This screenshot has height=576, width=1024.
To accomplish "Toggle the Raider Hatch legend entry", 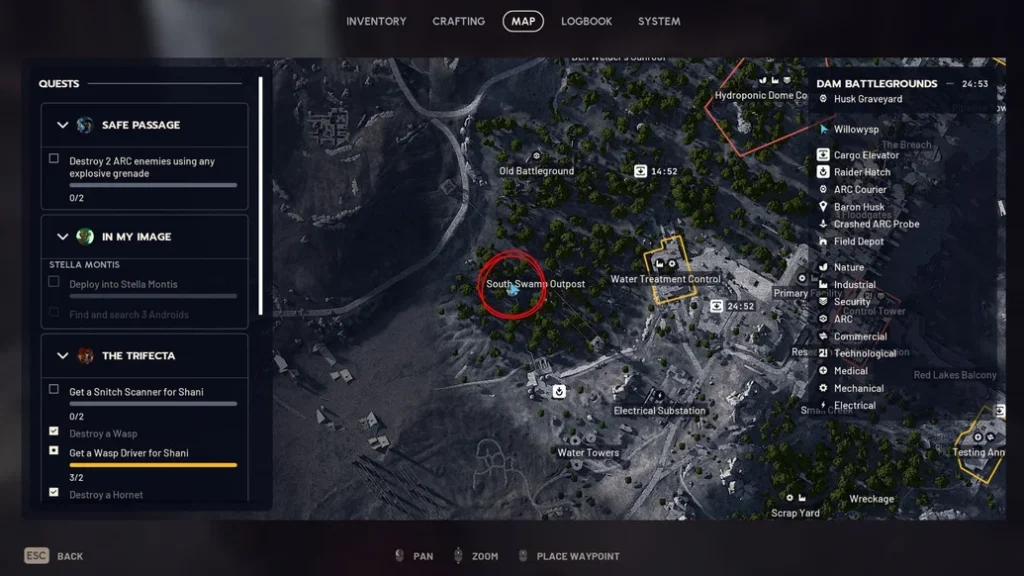I will tap(861, 172).
